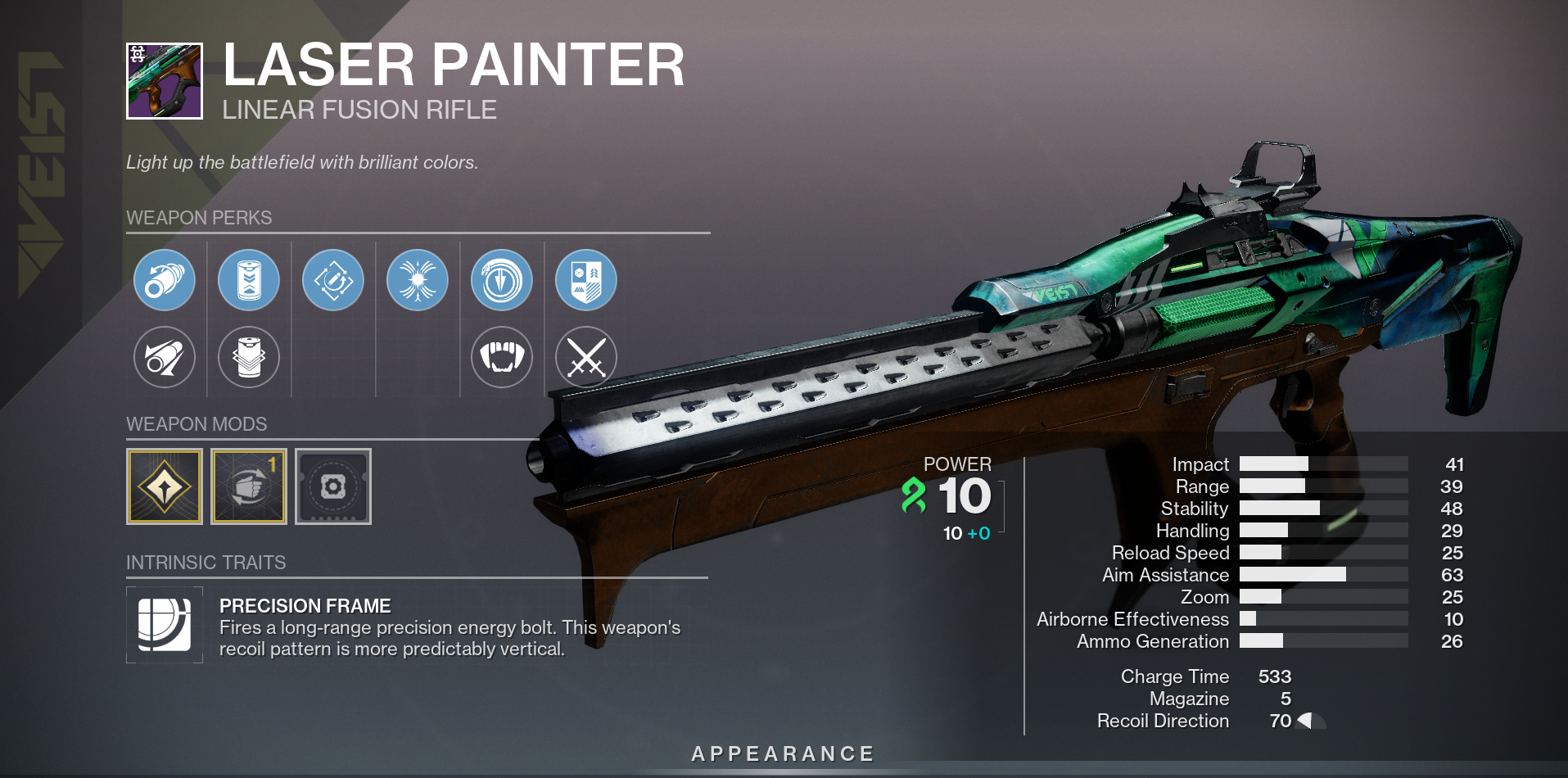The width and height of the screenshot is (1568, 778).
Task: Click the Laser Painter weapon thumbnail
Action: click(x=165, y=81)
